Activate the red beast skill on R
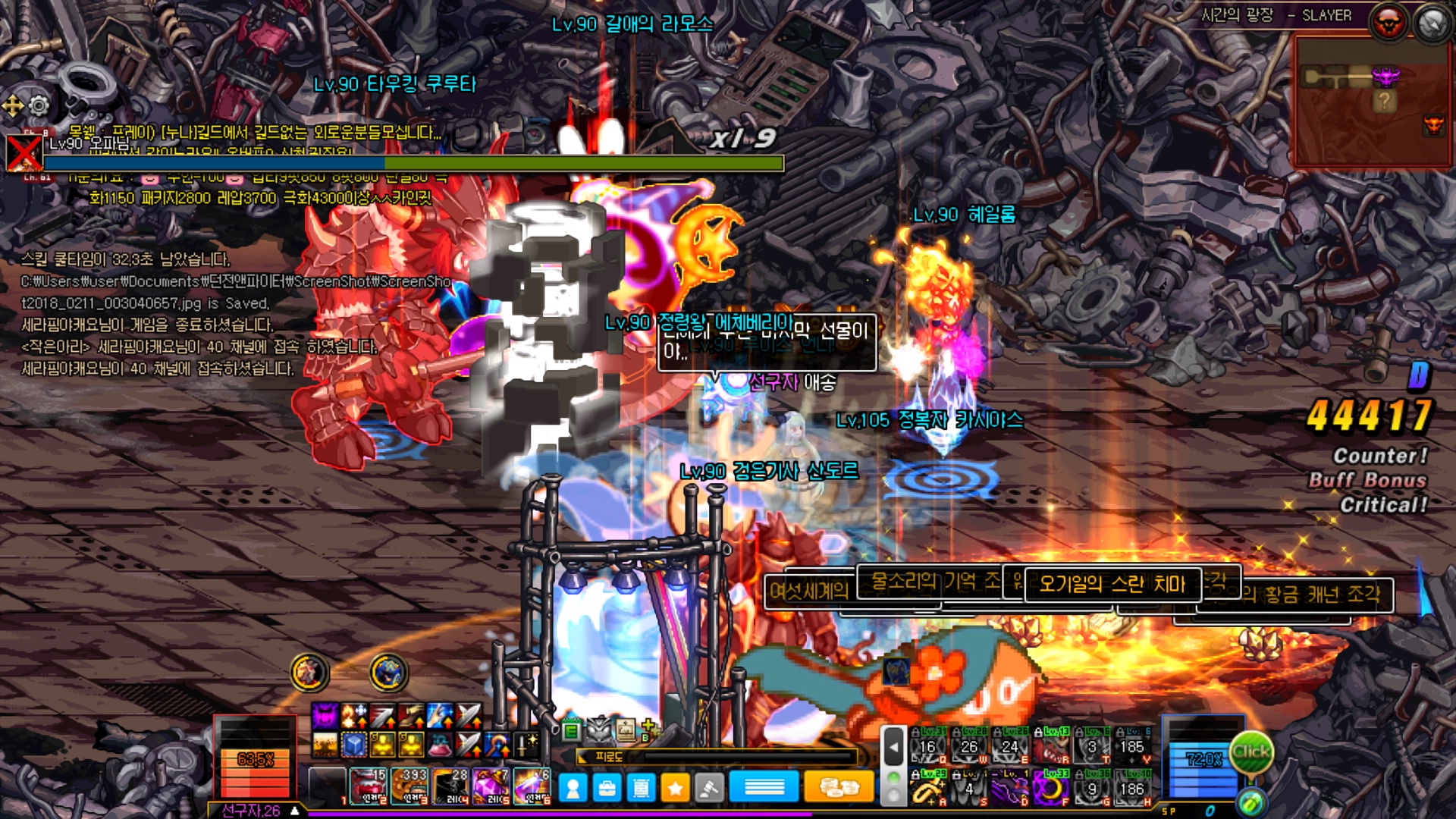This screenshot has width=1456, height=819. [x=1051, y=746]
